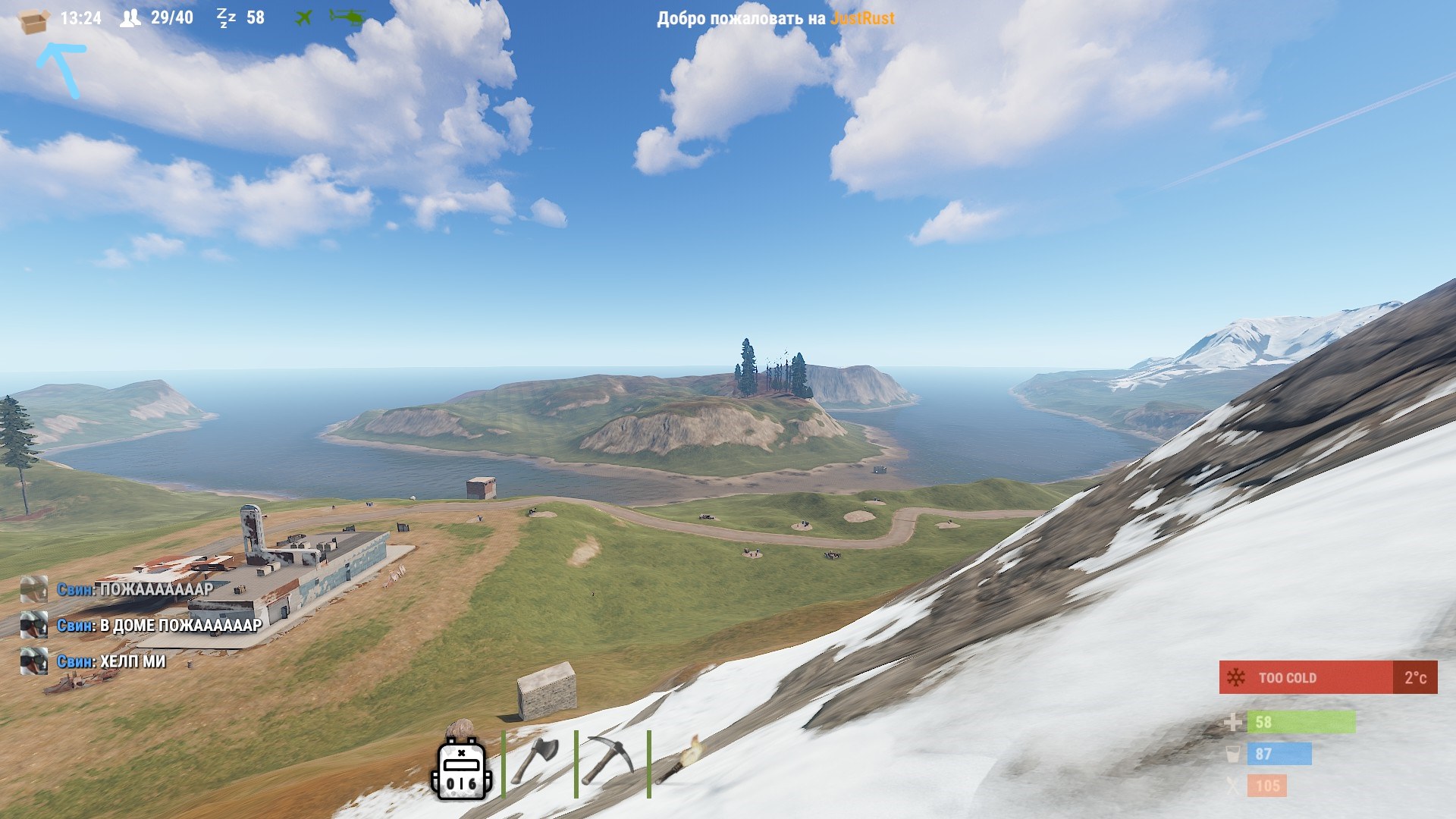Choose the pickaxe hotbar slot
1456x819 pixels.
coord(610,761)
